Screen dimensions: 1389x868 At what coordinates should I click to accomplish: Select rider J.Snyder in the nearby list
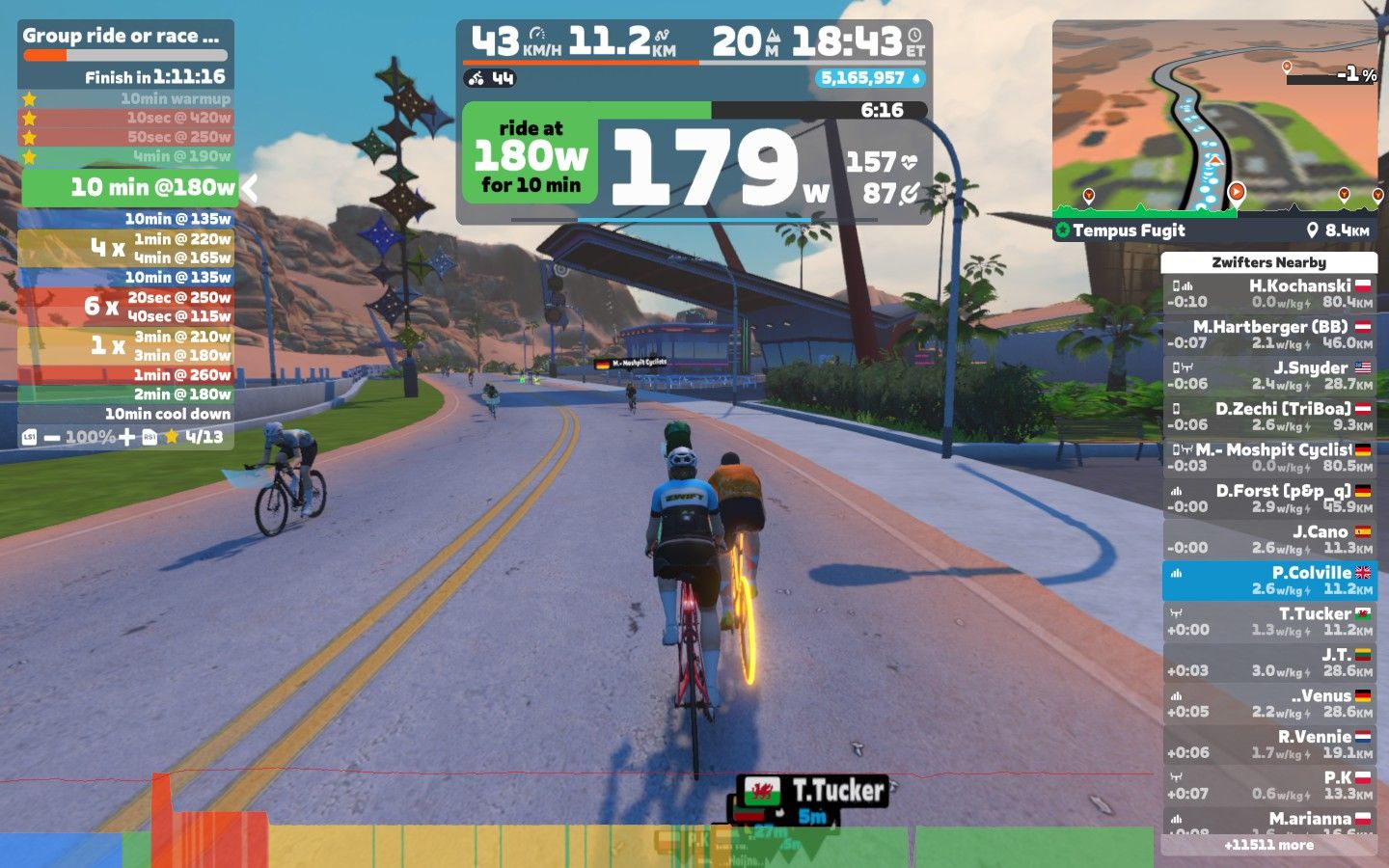pyautogui.click(x=1268, y=375)
